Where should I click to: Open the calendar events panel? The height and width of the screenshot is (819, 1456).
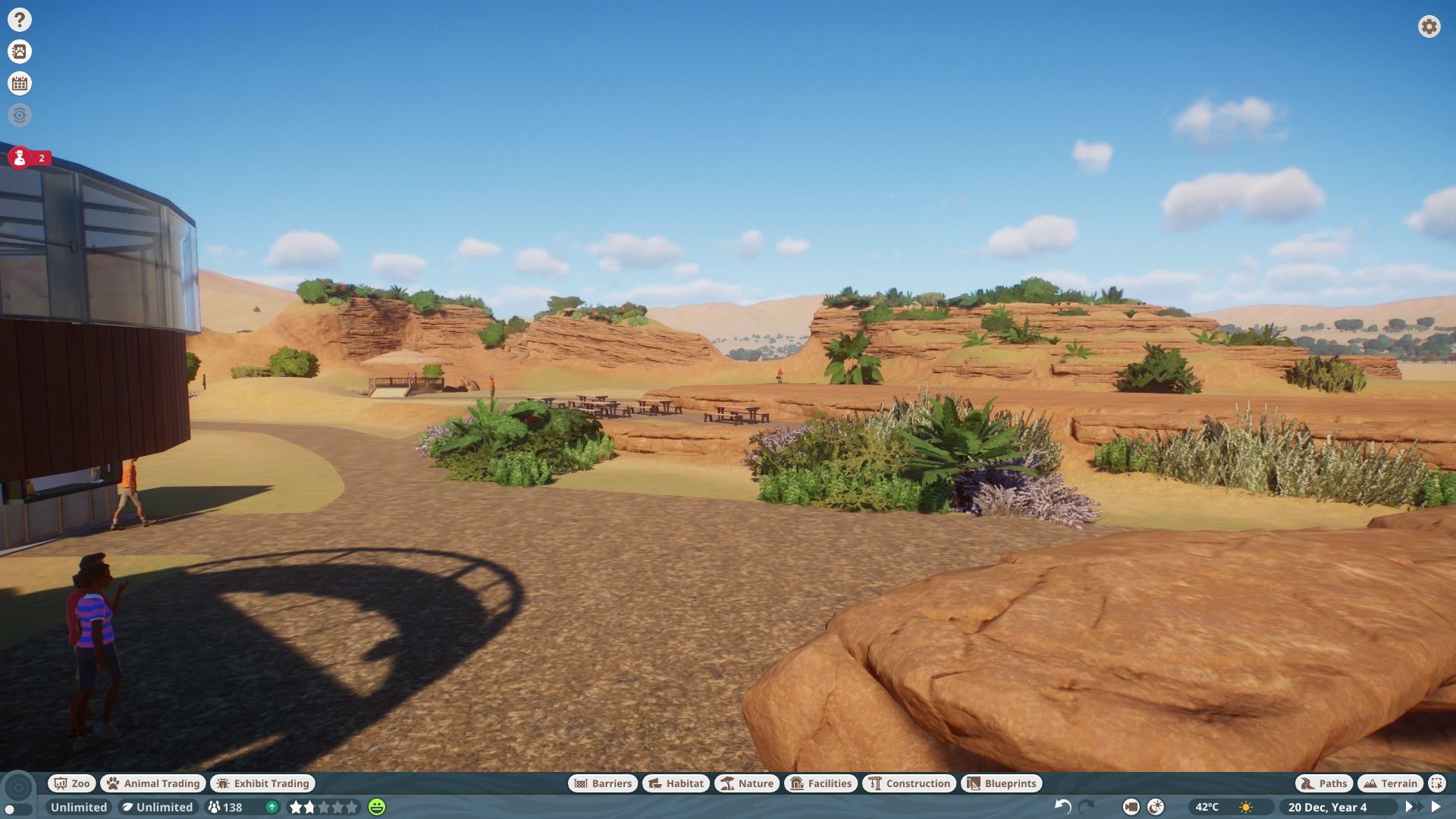coord(19,83)
